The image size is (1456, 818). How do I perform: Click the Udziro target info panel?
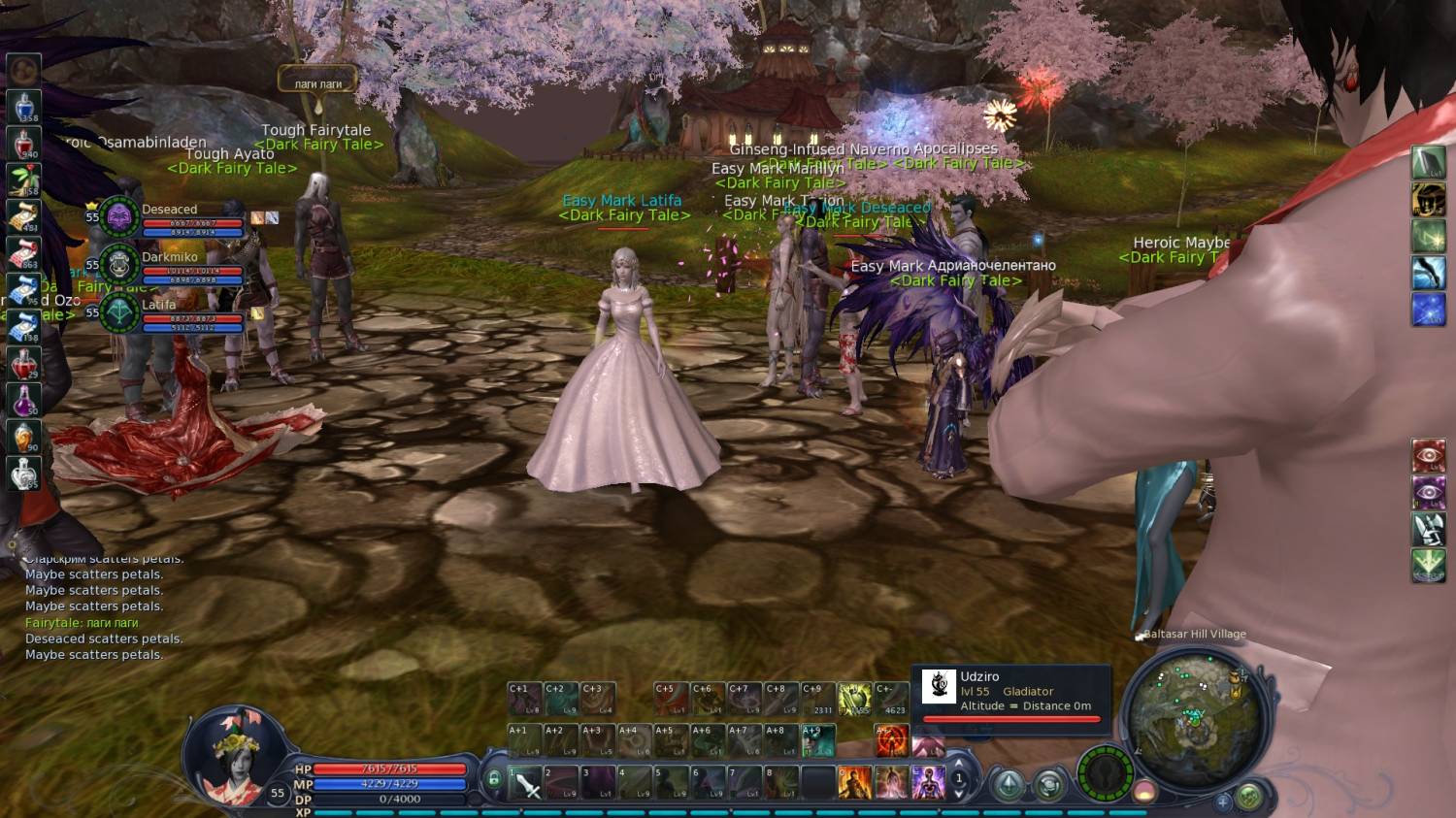point(1009,692)
